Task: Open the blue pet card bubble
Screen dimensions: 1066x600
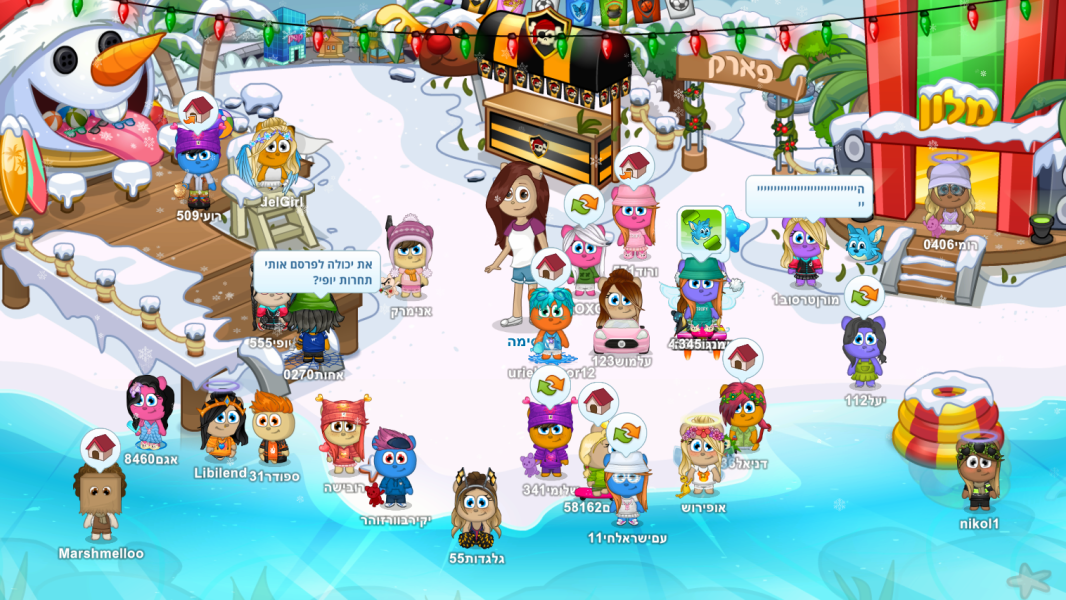Action: (x=700, y=229)
